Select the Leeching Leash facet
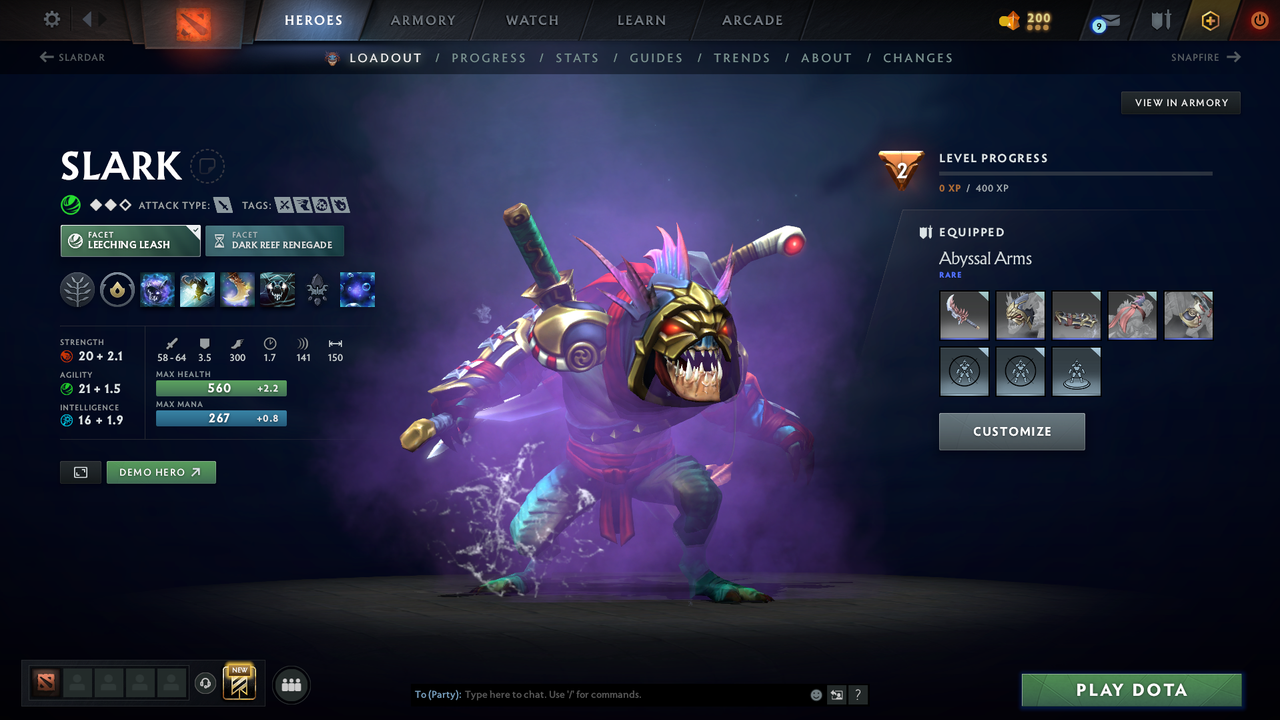Screen dimensions: 1280x720 (x=130, y=240)
